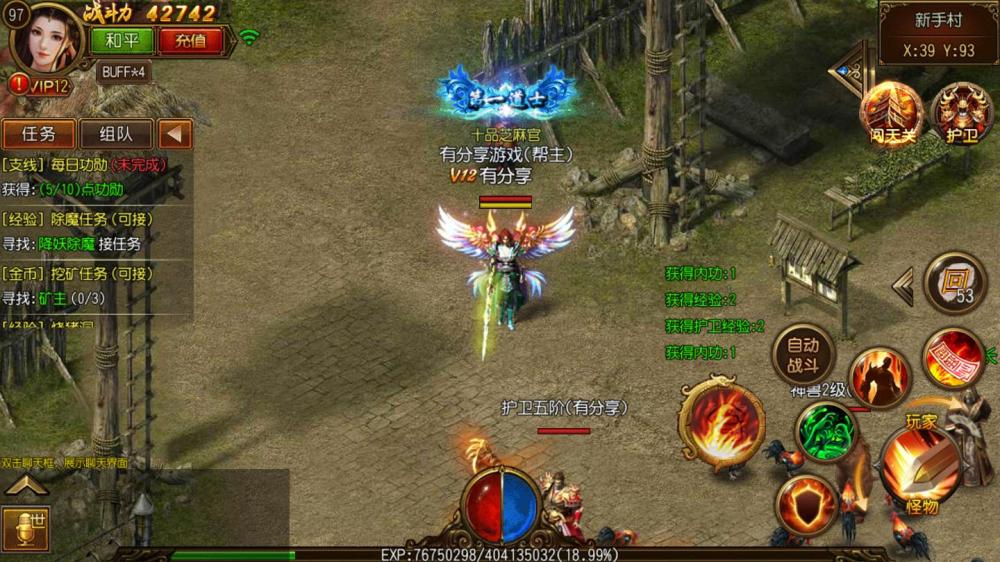Activate the green poison skill
The height and width of the screenshot is (562, 1000).
pos(825,432)
